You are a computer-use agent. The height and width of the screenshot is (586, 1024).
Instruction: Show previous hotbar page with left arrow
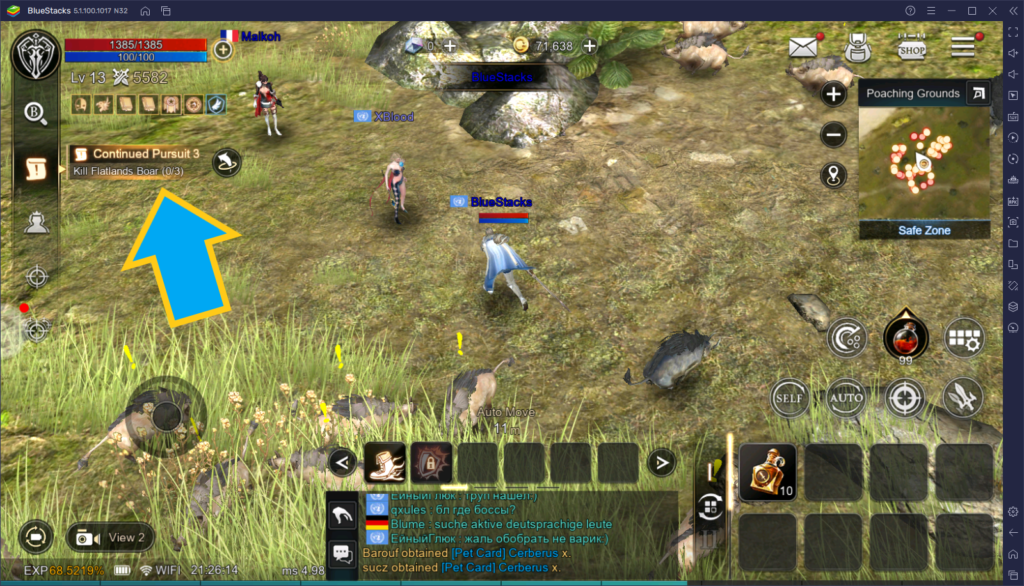tap(343, 462)
